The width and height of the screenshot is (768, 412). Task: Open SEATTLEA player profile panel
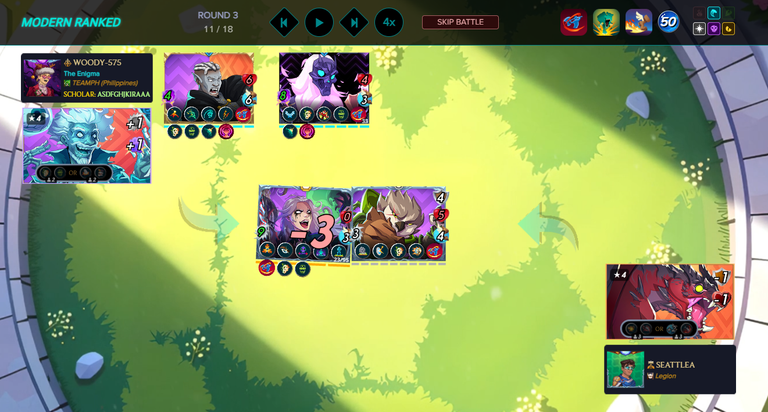tap(670, 370)
